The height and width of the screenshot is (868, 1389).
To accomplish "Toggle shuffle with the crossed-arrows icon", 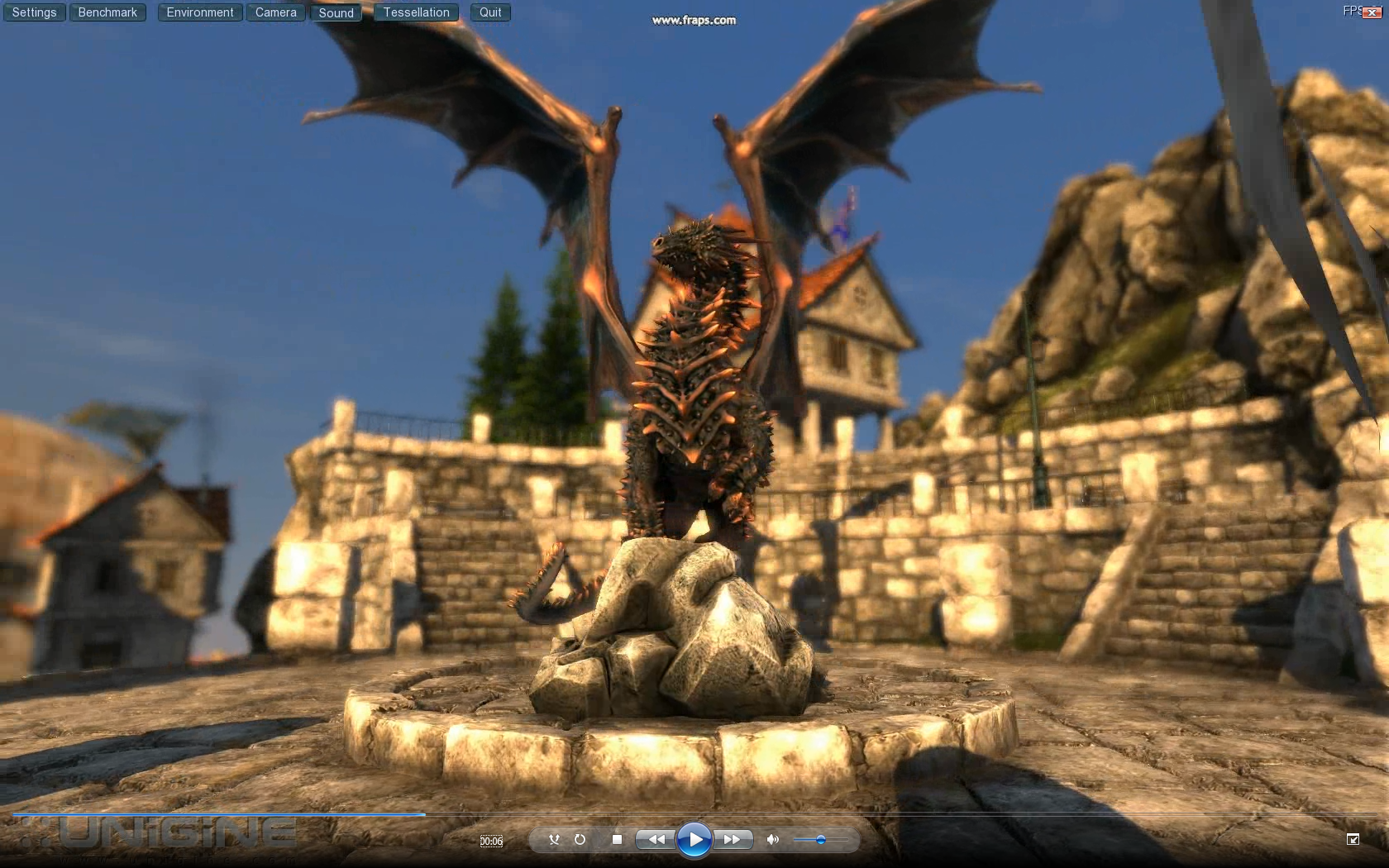I will click(554, 839).
